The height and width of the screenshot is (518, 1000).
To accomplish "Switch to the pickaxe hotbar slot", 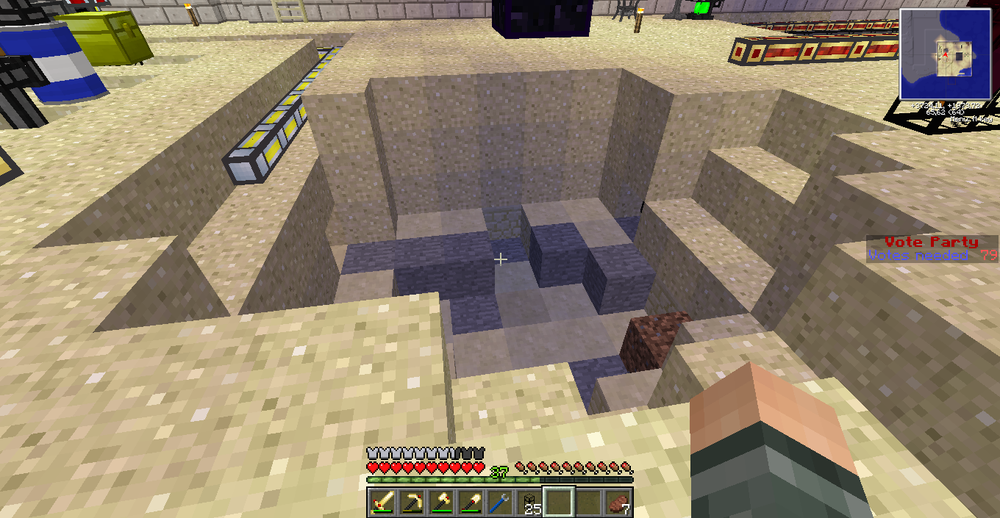I will [x=412, y=502].
